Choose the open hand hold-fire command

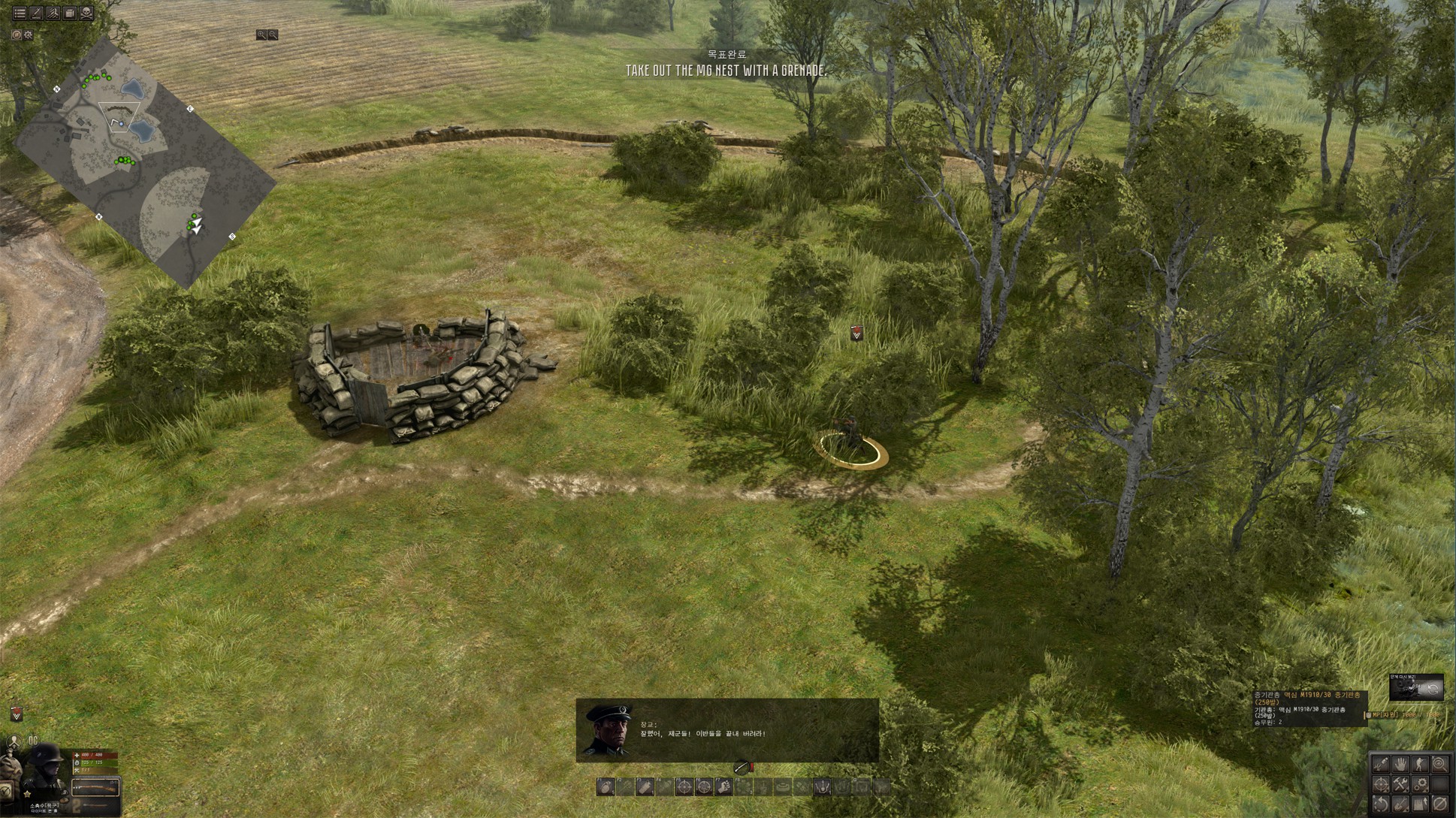[1401, 765]
